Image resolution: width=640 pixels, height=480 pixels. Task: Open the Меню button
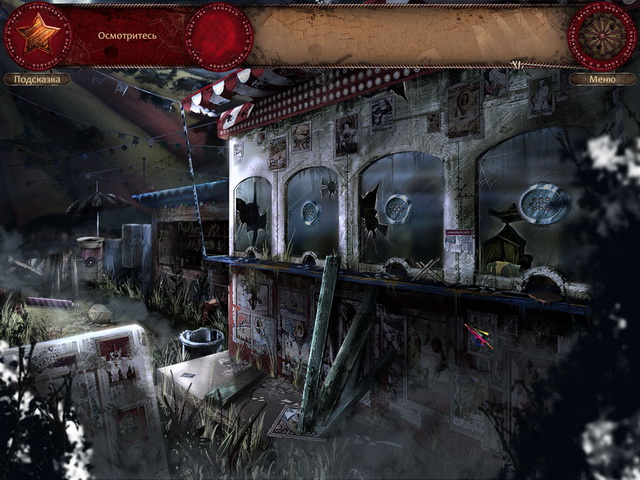pos(602,79)
